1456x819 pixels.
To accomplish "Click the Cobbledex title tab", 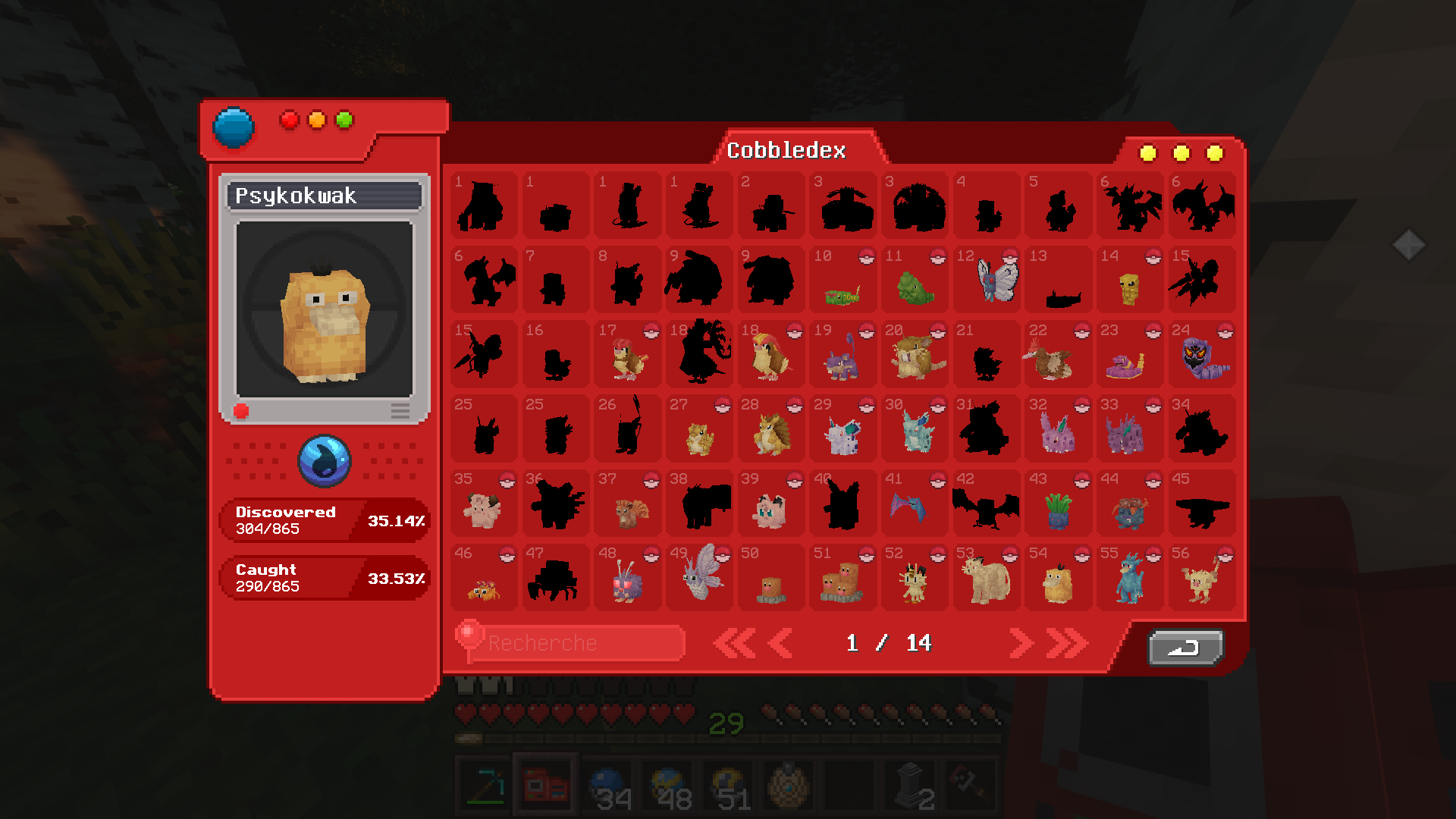I will point(786,150).
